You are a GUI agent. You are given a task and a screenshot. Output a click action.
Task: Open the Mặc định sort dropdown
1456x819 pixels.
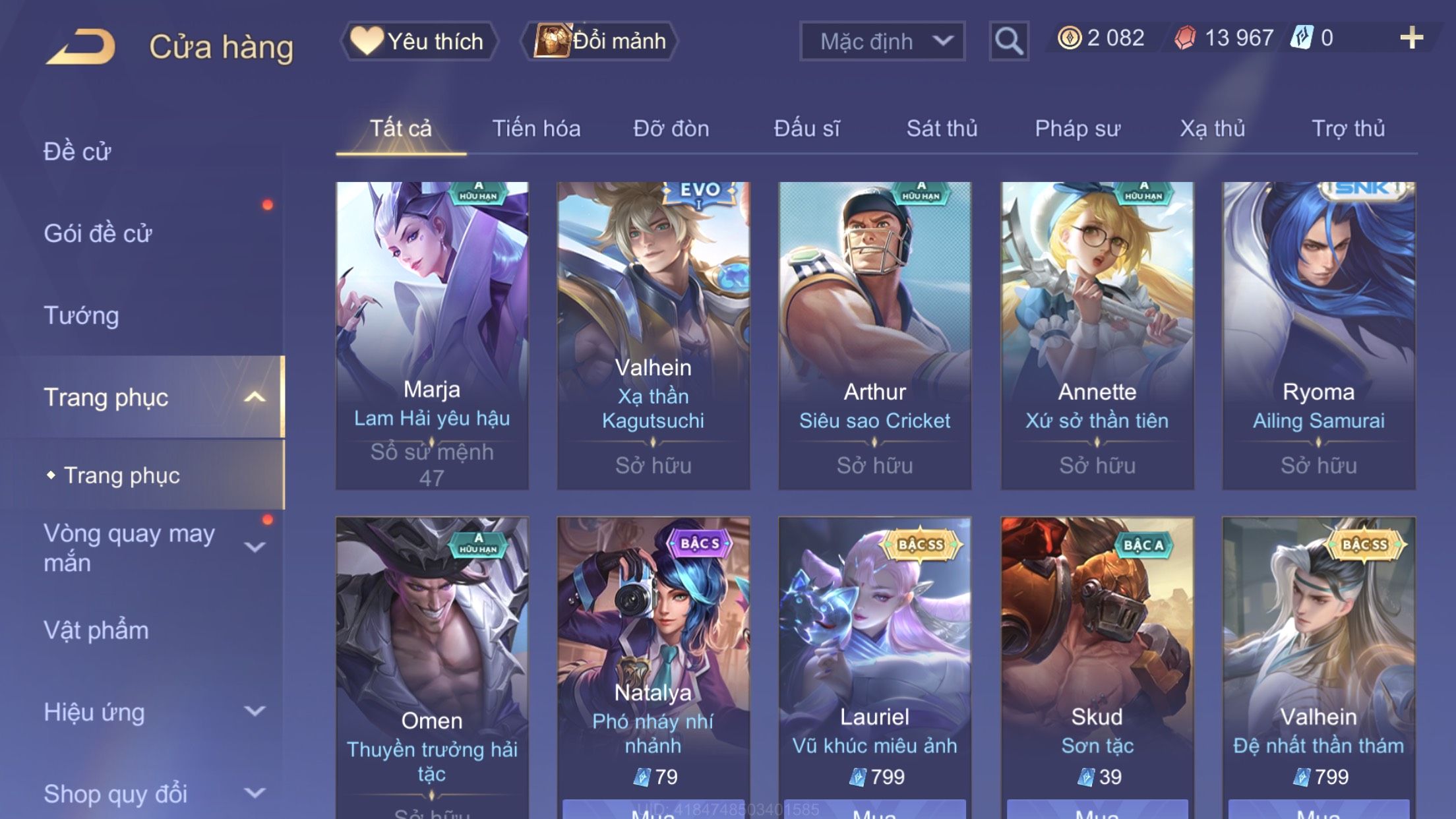(x=882, y=42)
